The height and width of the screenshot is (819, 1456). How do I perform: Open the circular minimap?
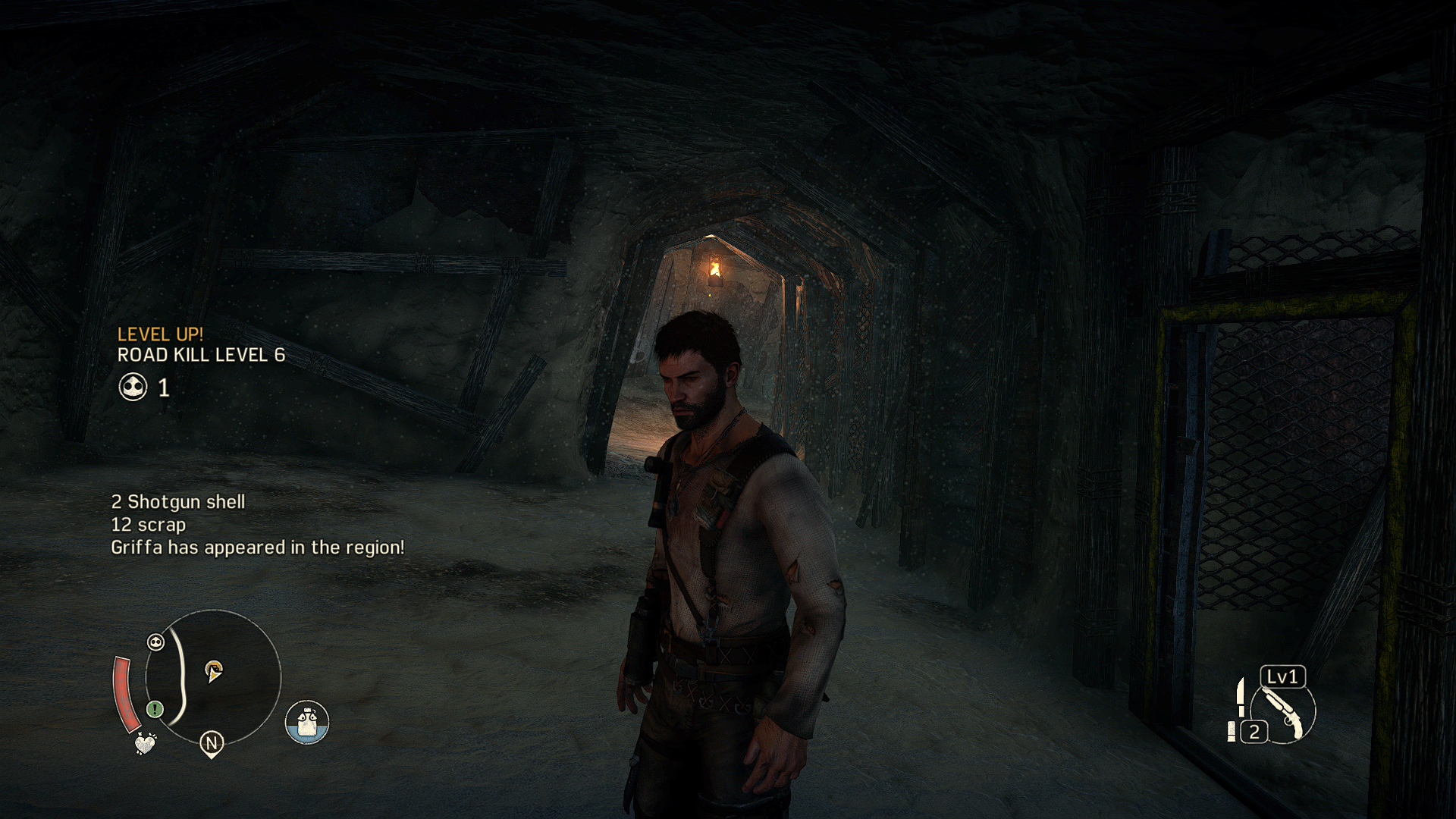click(213, 677)
